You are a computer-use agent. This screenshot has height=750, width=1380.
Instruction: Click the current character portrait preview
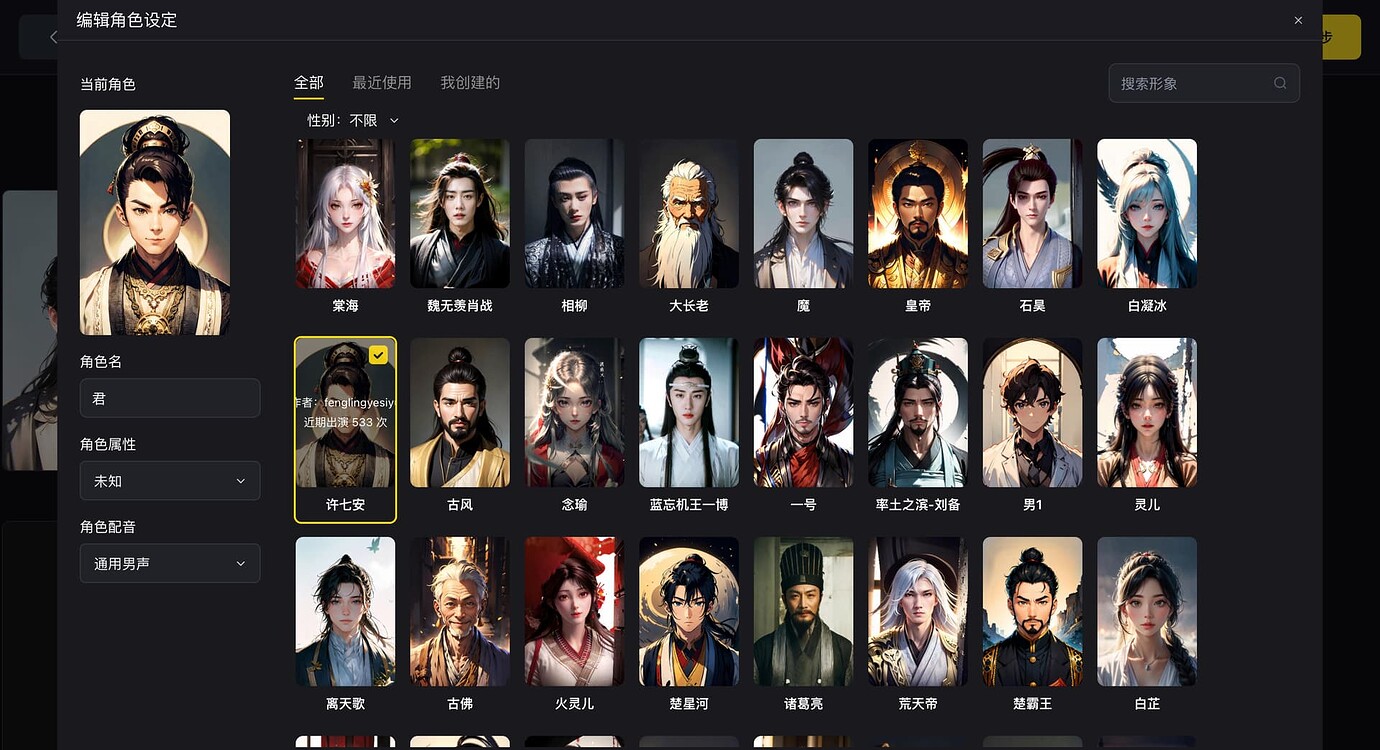[x=154, y=222]
